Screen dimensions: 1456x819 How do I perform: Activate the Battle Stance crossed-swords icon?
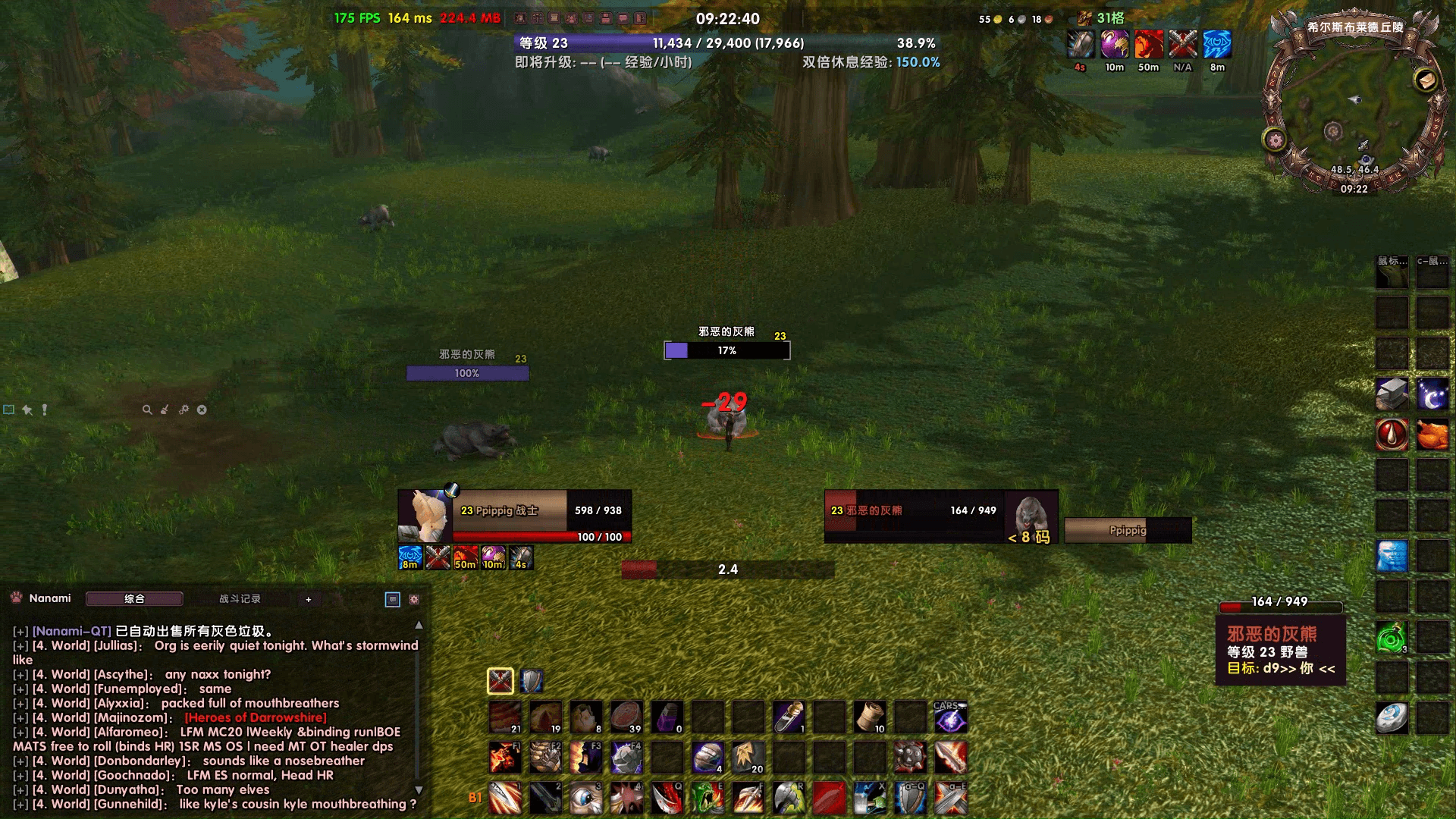tap(500, 681)
